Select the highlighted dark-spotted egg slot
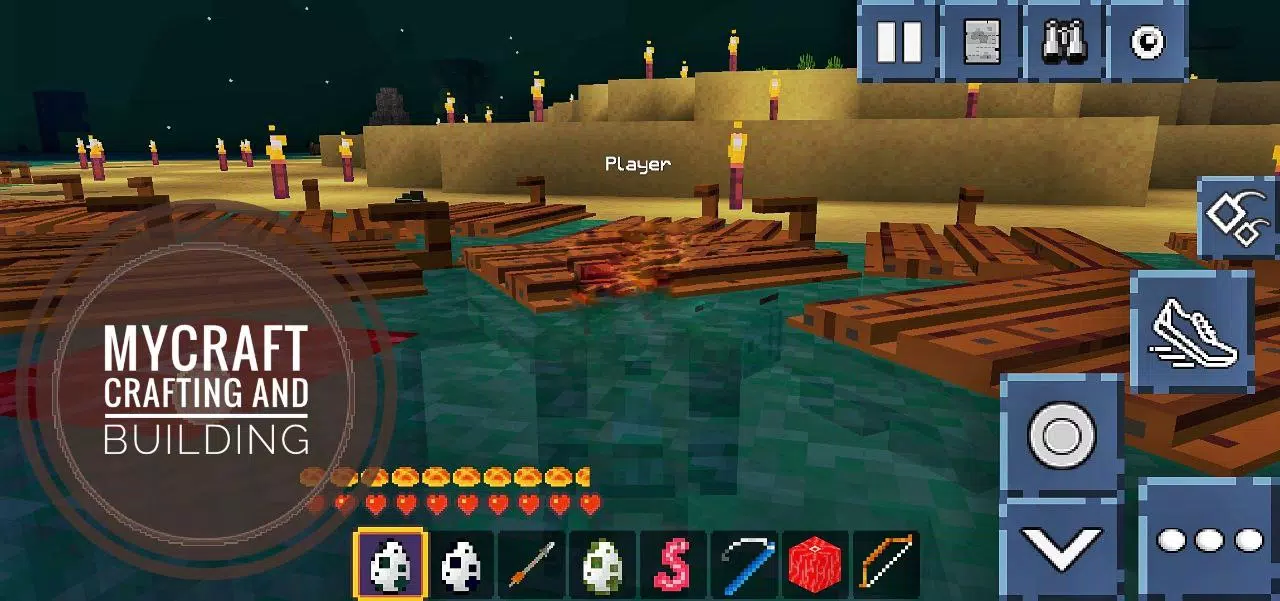The width and height of the screenshot is (1280, 601). click(x=390, y=565)
